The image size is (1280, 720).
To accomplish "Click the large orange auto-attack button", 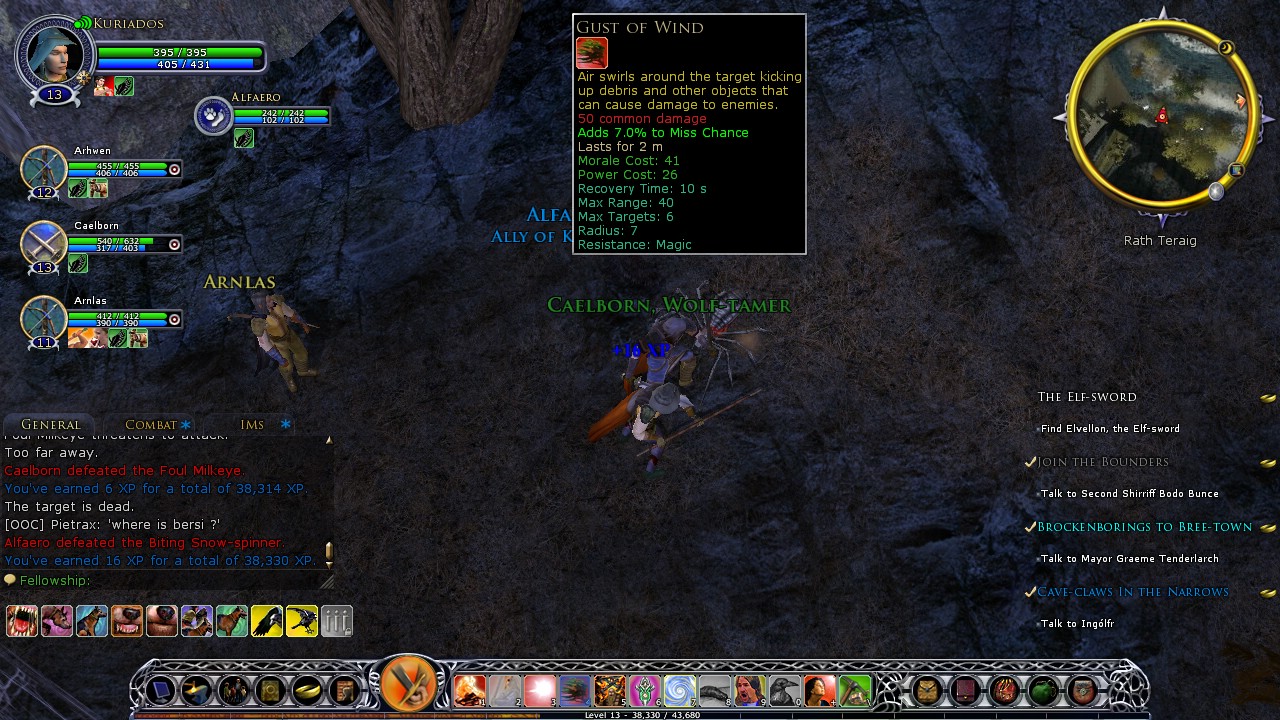I will pyautogui.click(x=409, y=684).
